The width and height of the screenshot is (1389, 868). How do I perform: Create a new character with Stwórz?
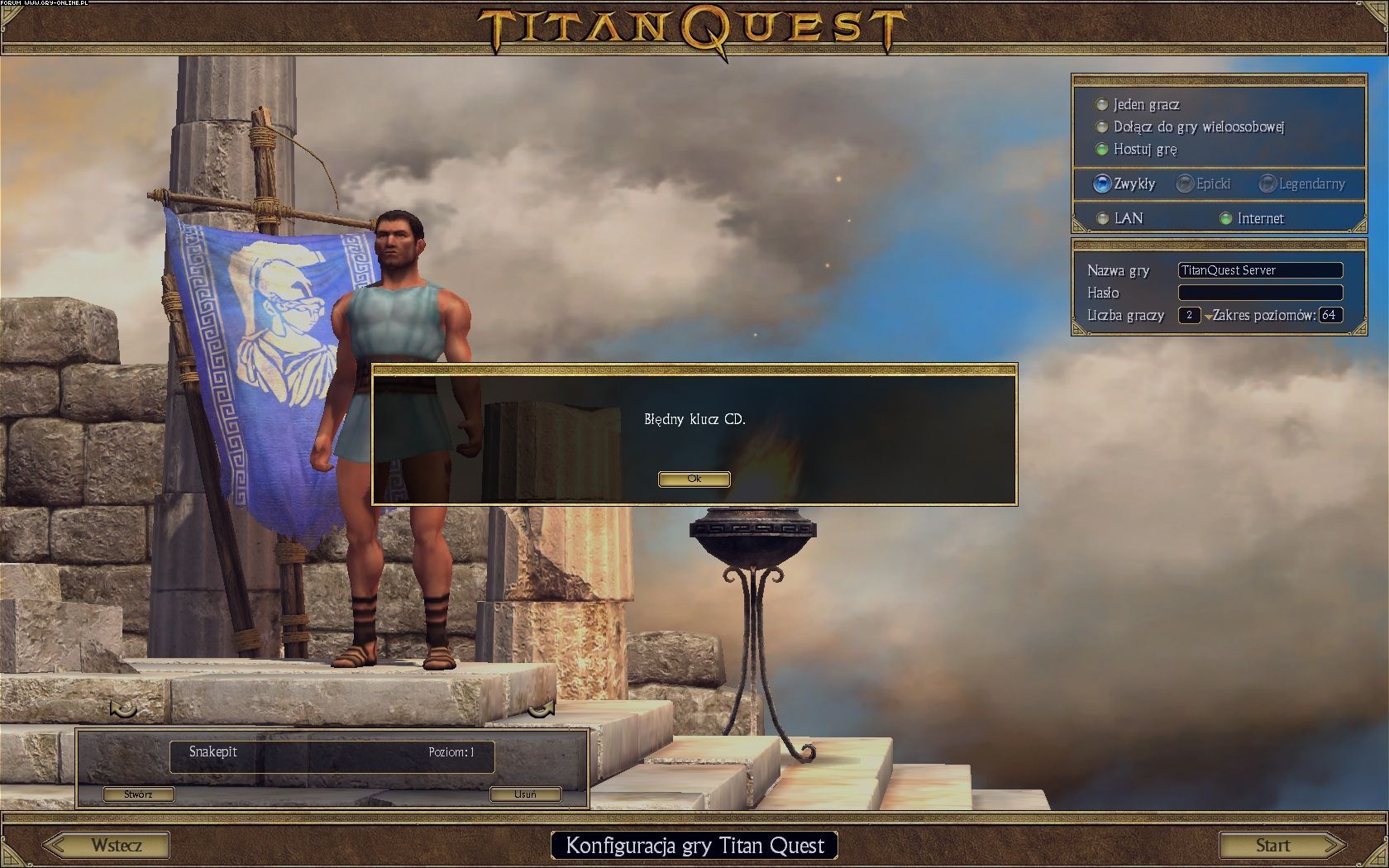click(138, 794)
